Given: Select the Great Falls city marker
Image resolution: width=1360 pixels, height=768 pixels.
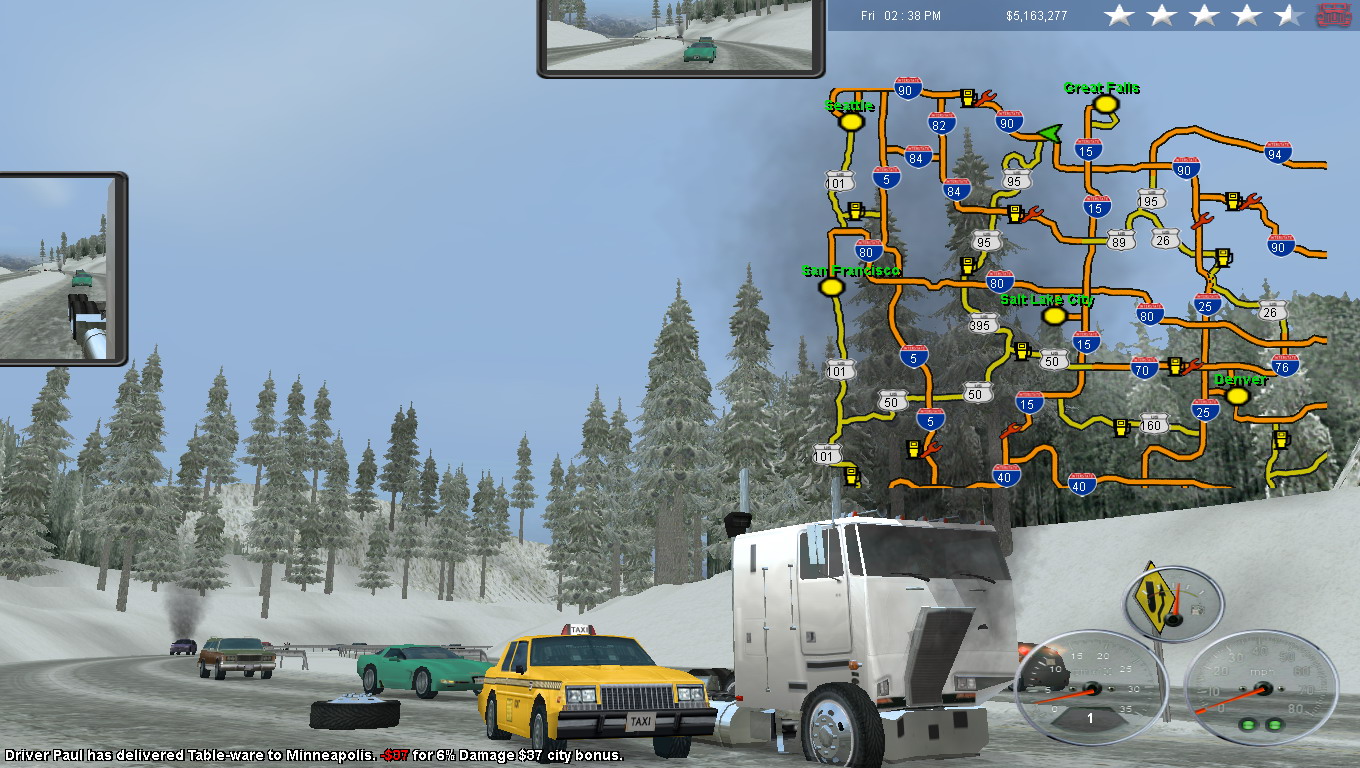Looking at the screenshot, I should coord(1104,104).
